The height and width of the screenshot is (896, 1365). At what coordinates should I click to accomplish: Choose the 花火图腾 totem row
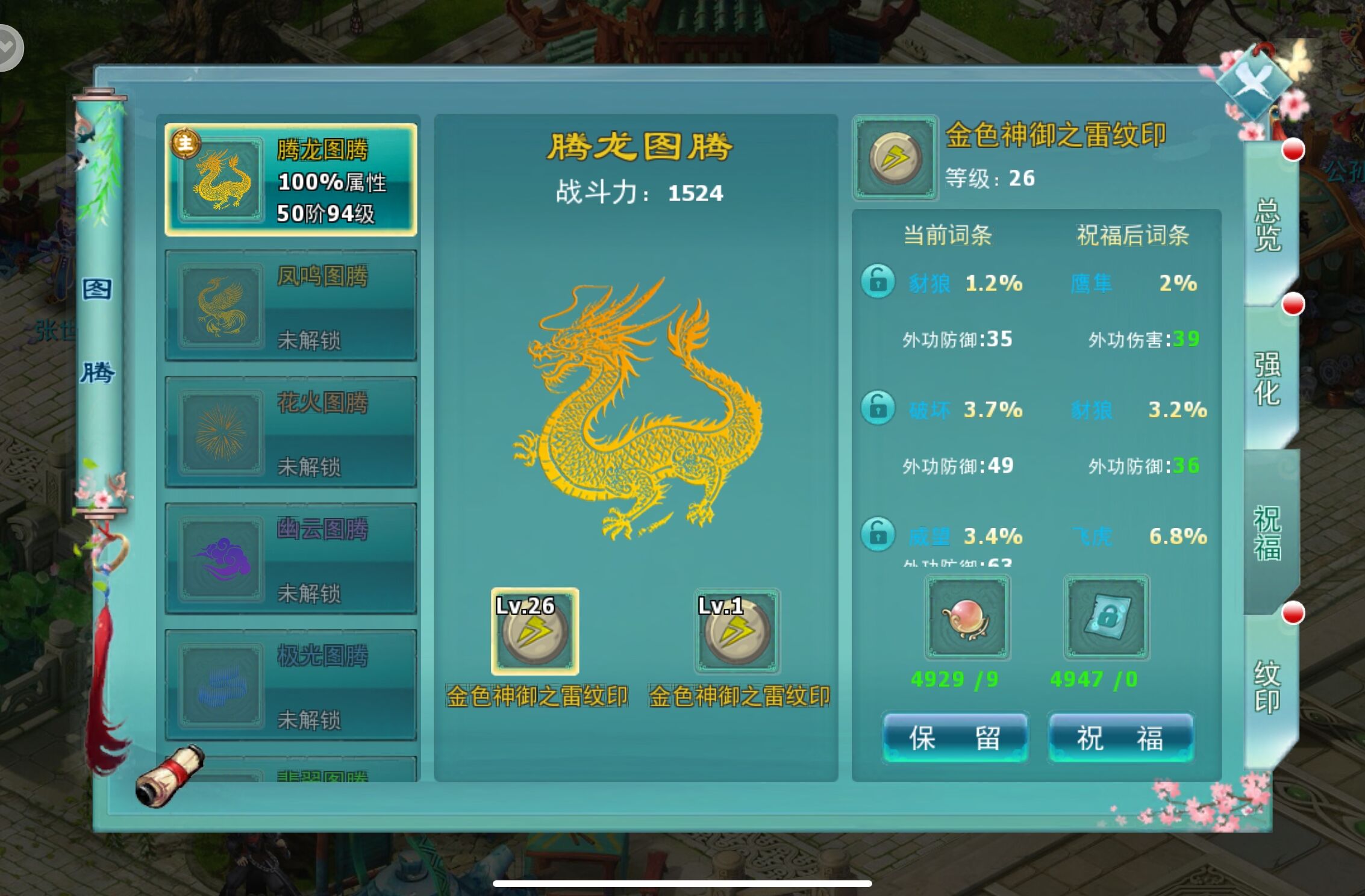pyautogui.click(x=291, y=432)
